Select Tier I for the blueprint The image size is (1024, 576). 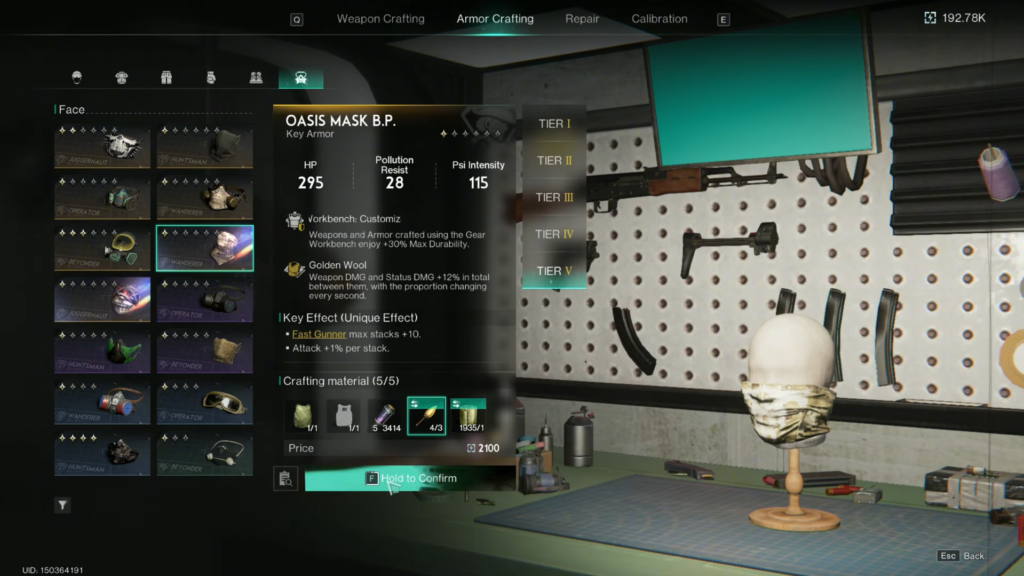click(554, 124)
